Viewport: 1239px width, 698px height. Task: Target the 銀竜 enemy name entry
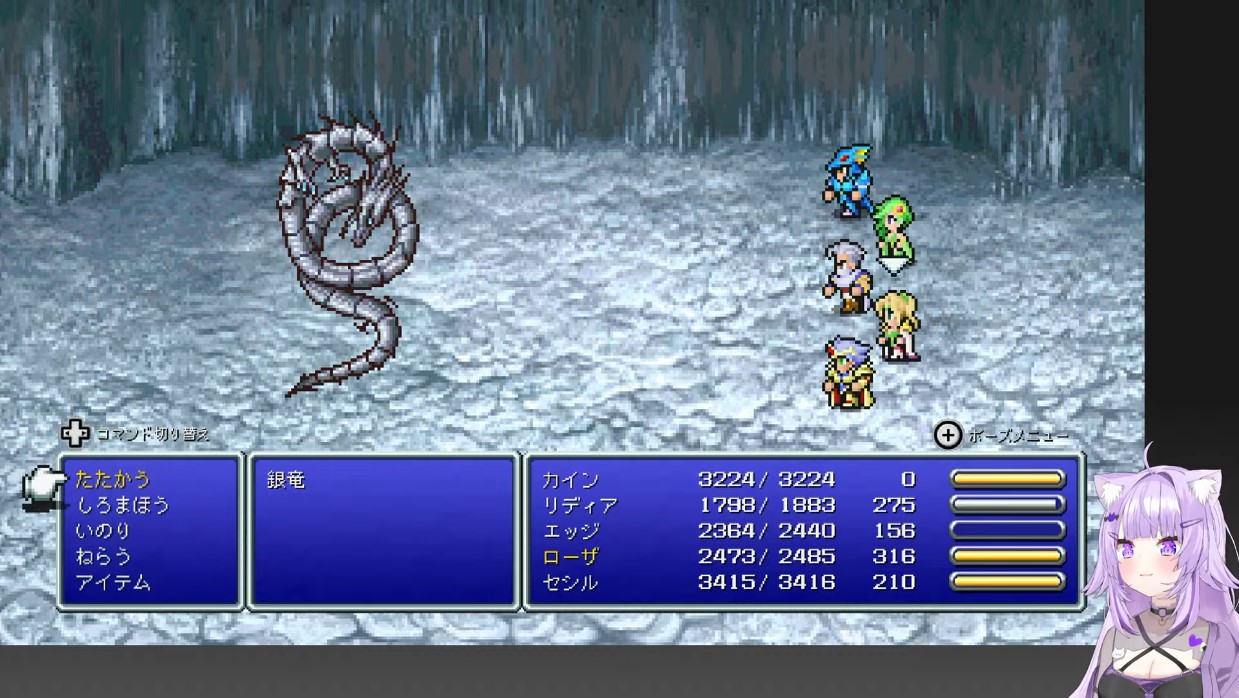click(x=286, y=480)
